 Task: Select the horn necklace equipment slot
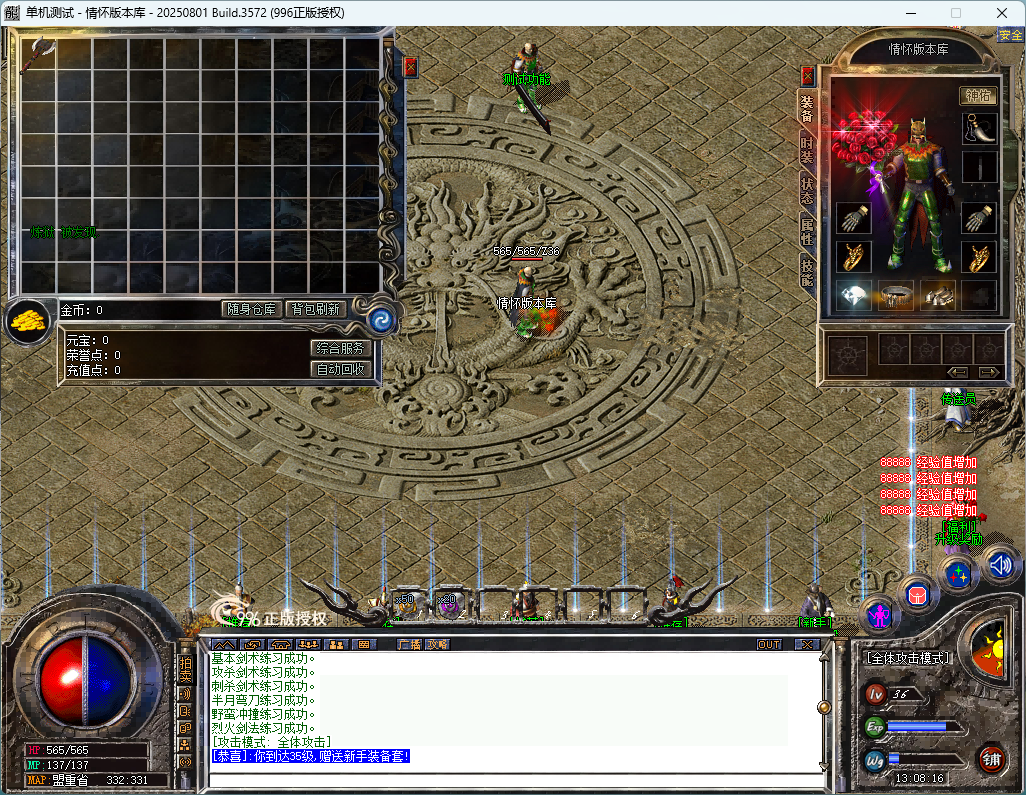pyautogui.click(x=979, y=128)
